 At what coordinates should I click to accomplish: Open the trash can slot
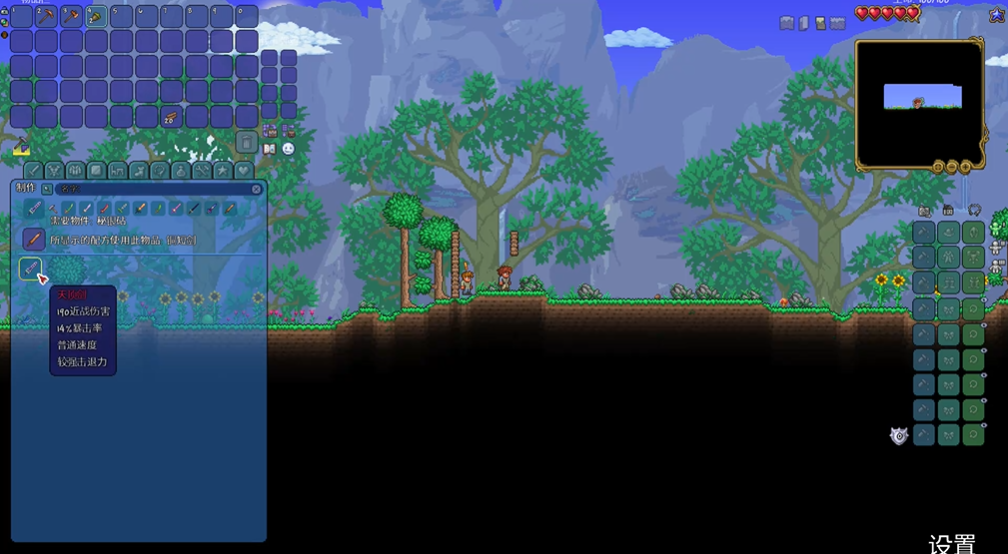[246, 142]
